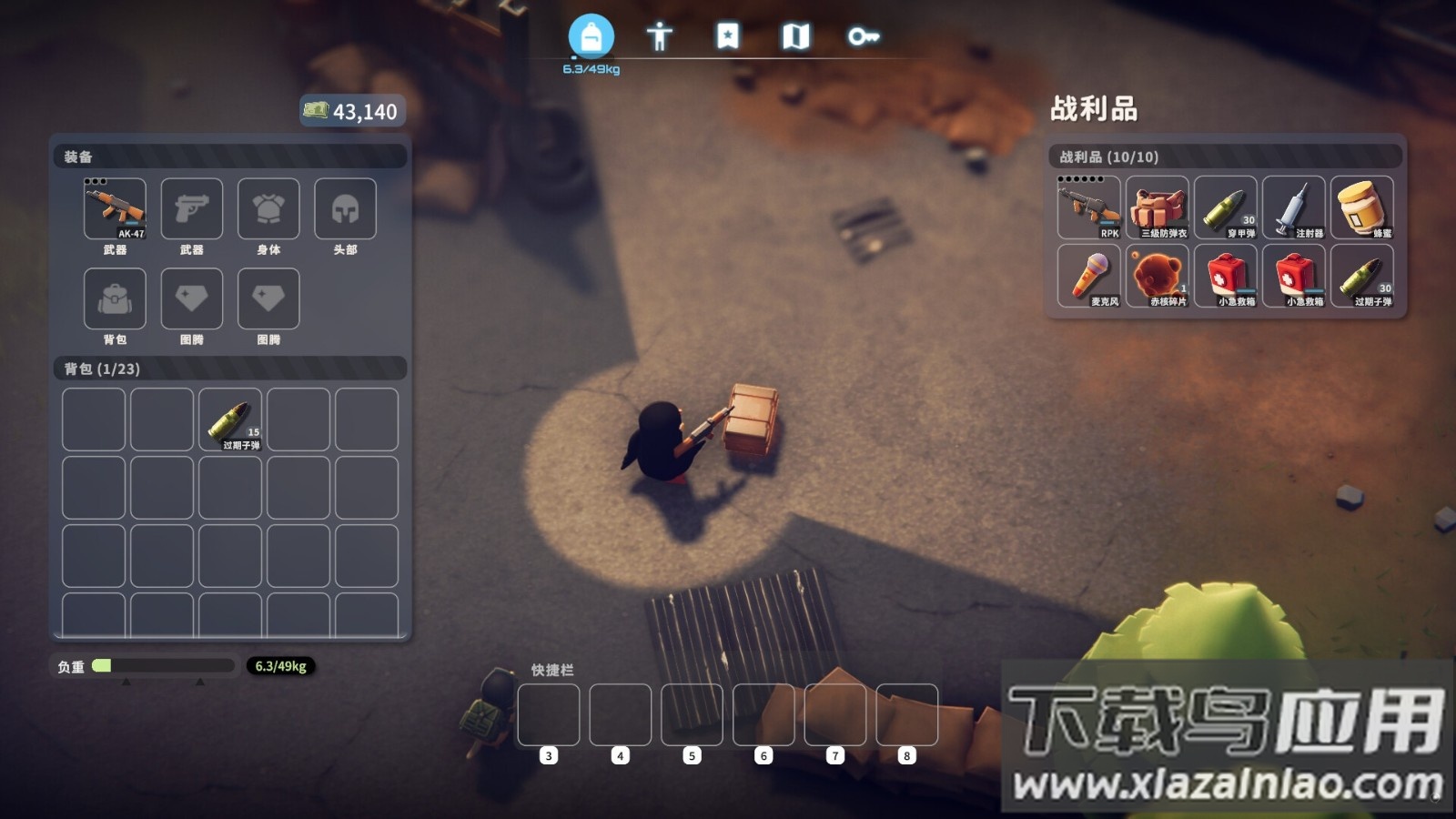
Task: Choose the empty head helmet slot
Action: (345, 209)
